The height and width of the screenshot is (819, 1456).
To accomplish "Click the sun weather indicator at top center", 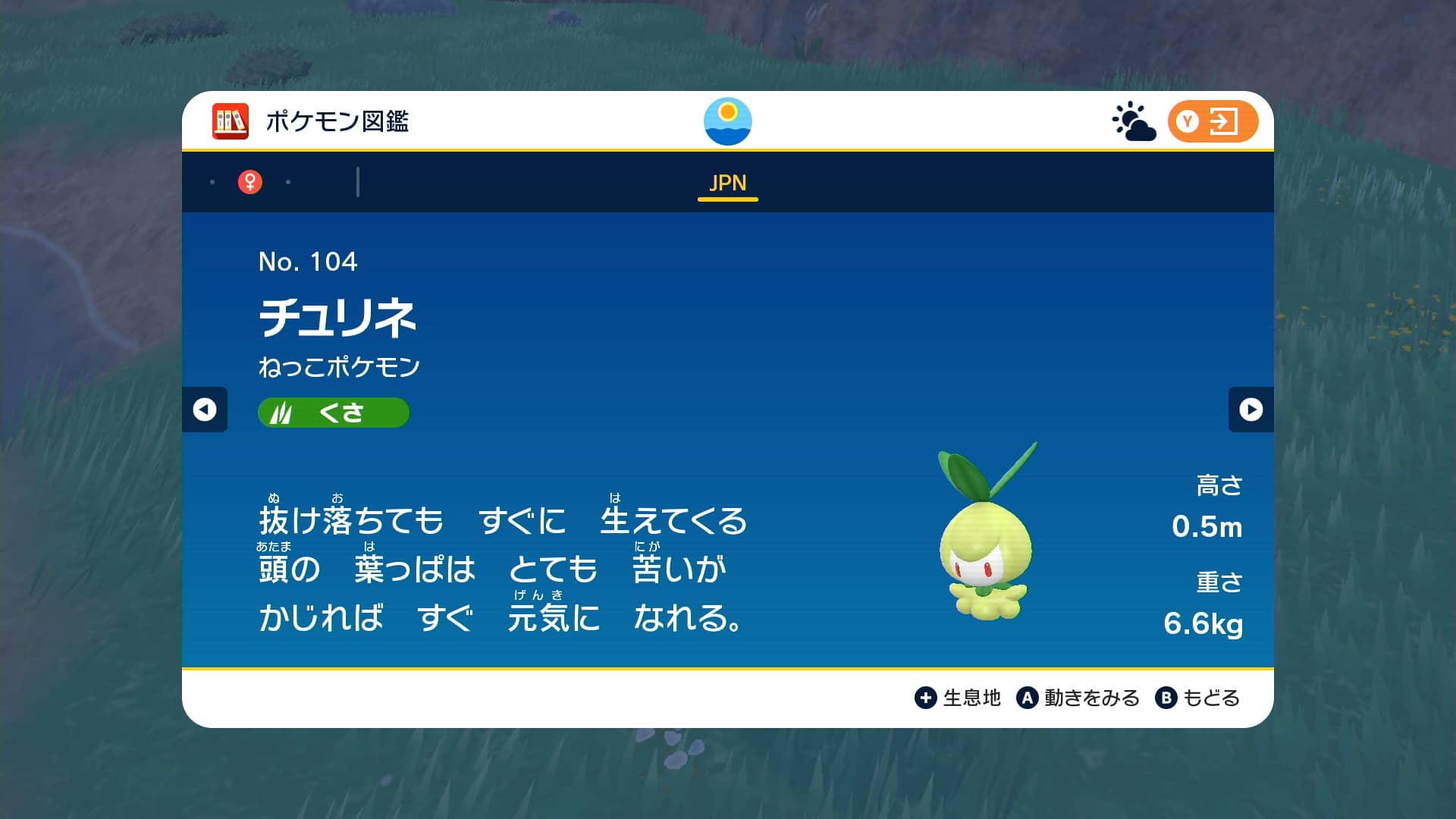I will point(727,121).
